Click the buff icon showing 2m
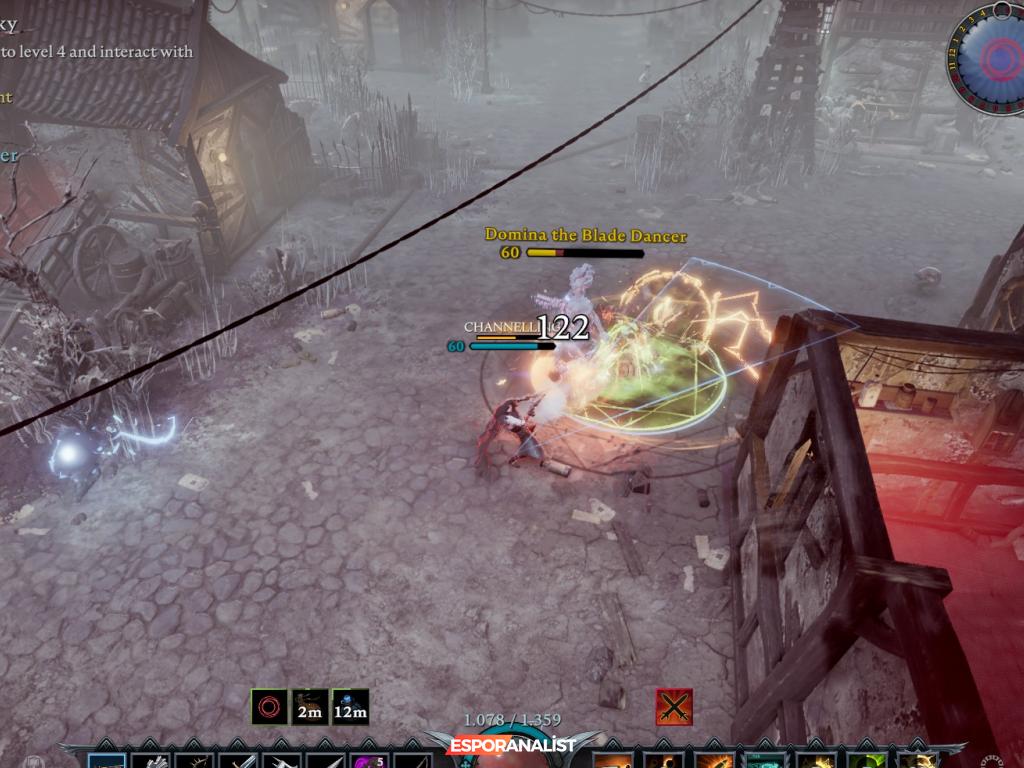This screenshot has height=768, width=1024. pos(310,707)
